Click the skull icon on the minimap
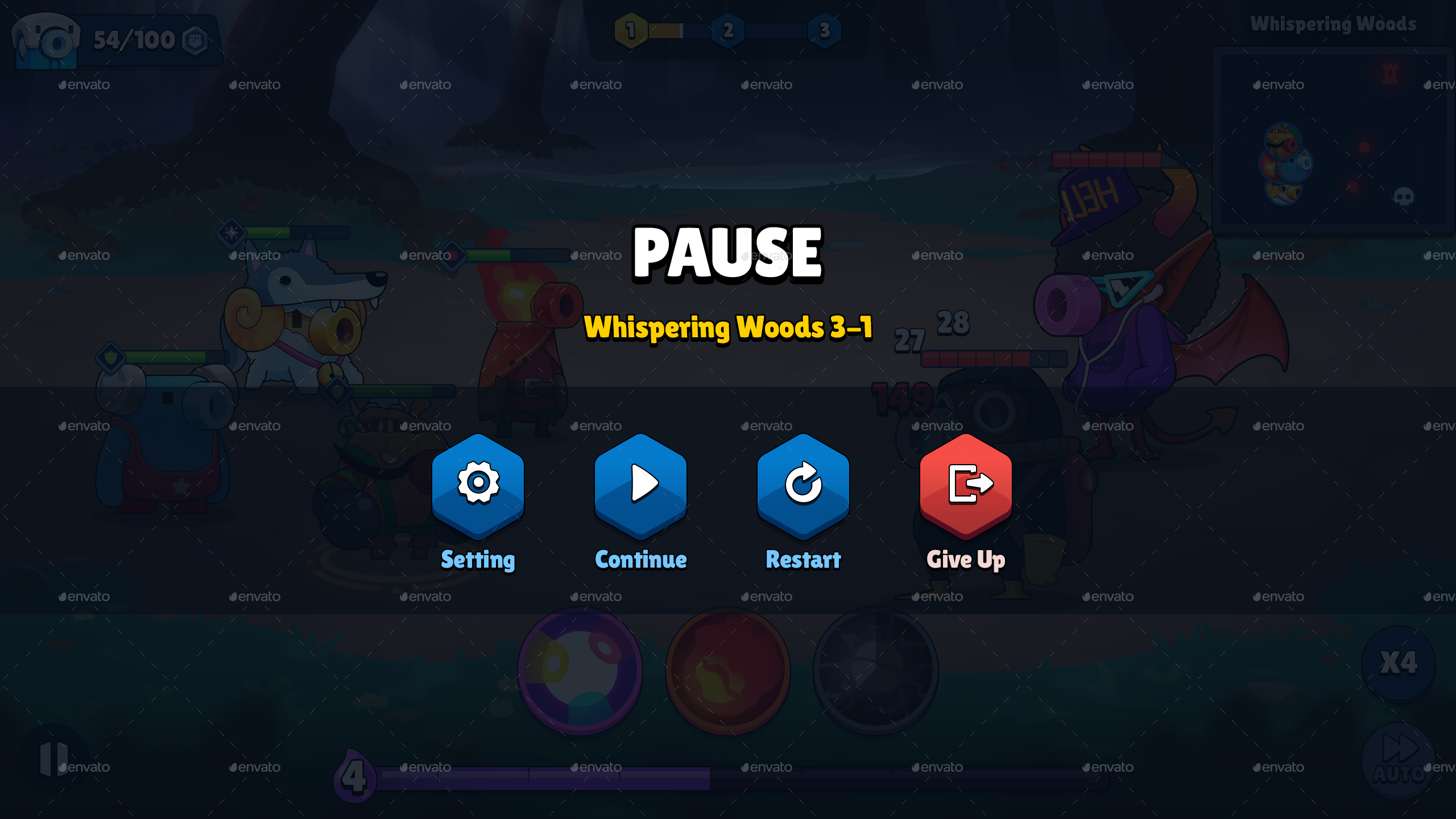This screenshot has width=1456, height=819. tap(1404, 196)
